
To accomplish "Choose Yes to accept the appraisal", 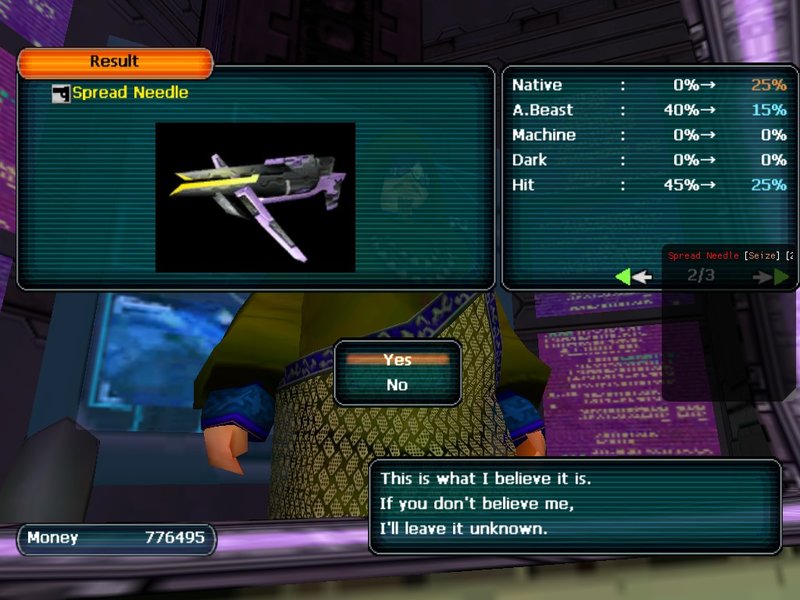I will click(x=397, y=361).
